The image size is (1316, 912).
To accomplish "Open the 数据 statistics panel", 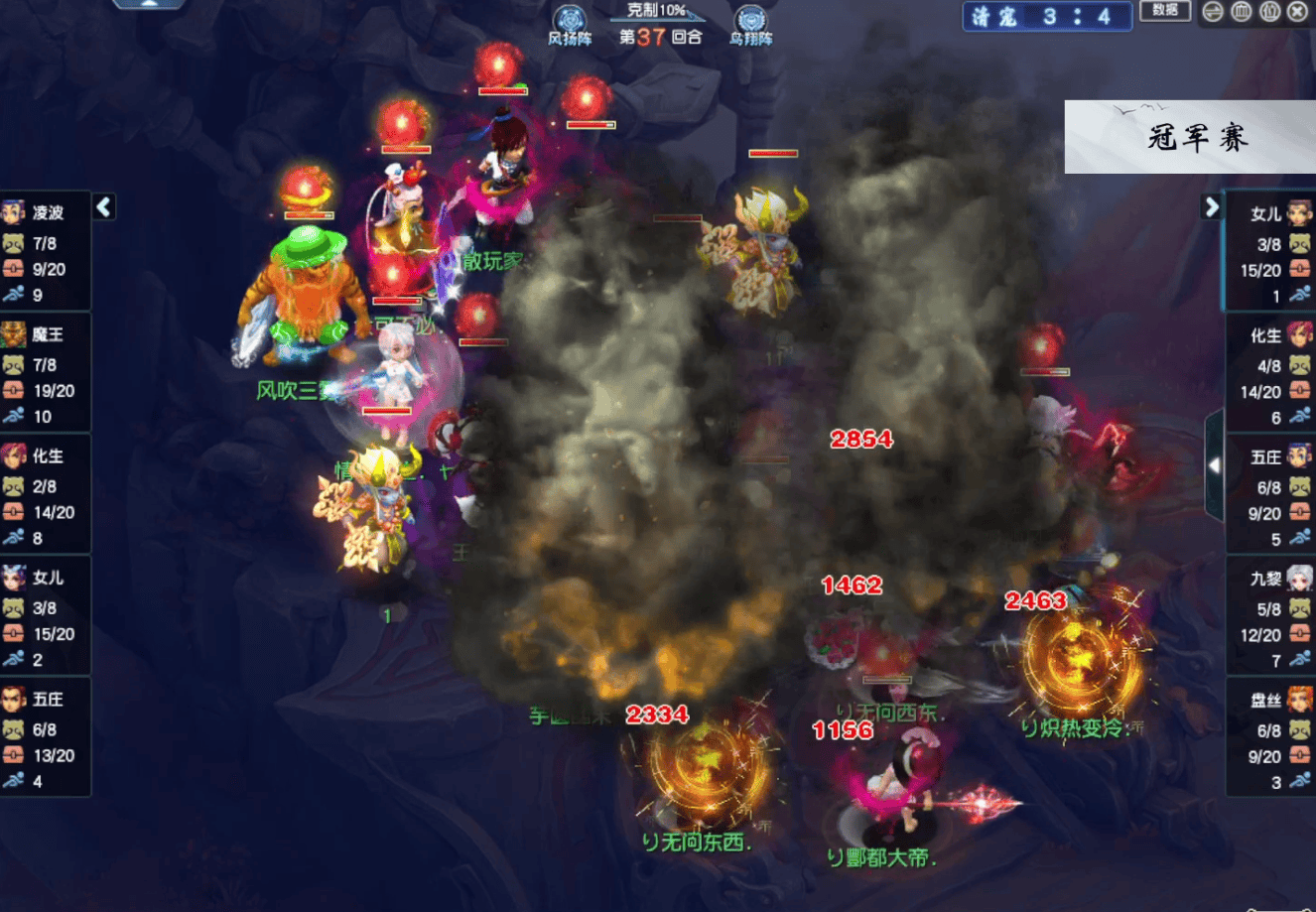I will [1165, 11].
